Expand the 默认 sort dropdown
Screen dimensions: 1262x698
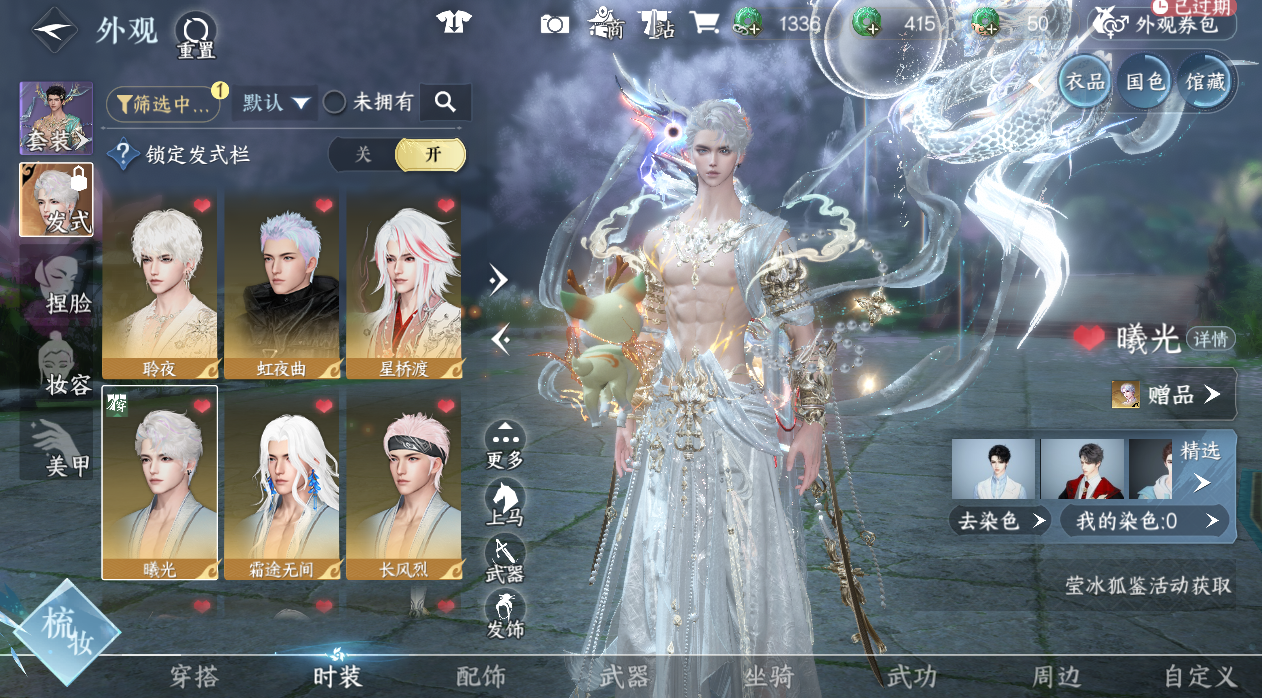[x=274, y=102]
